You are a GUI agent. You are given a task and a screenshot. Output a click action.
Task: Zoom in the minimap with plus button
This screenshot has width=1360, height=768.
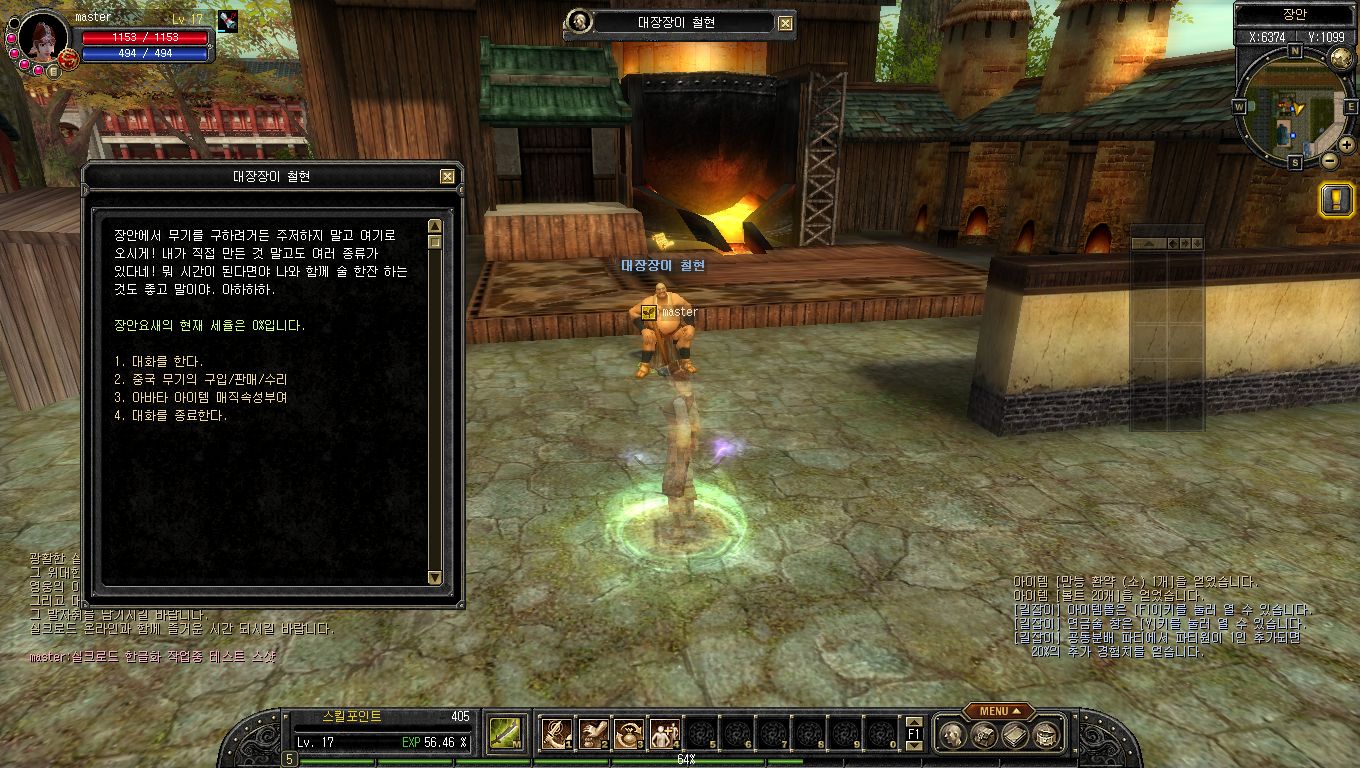point(1346,147)
